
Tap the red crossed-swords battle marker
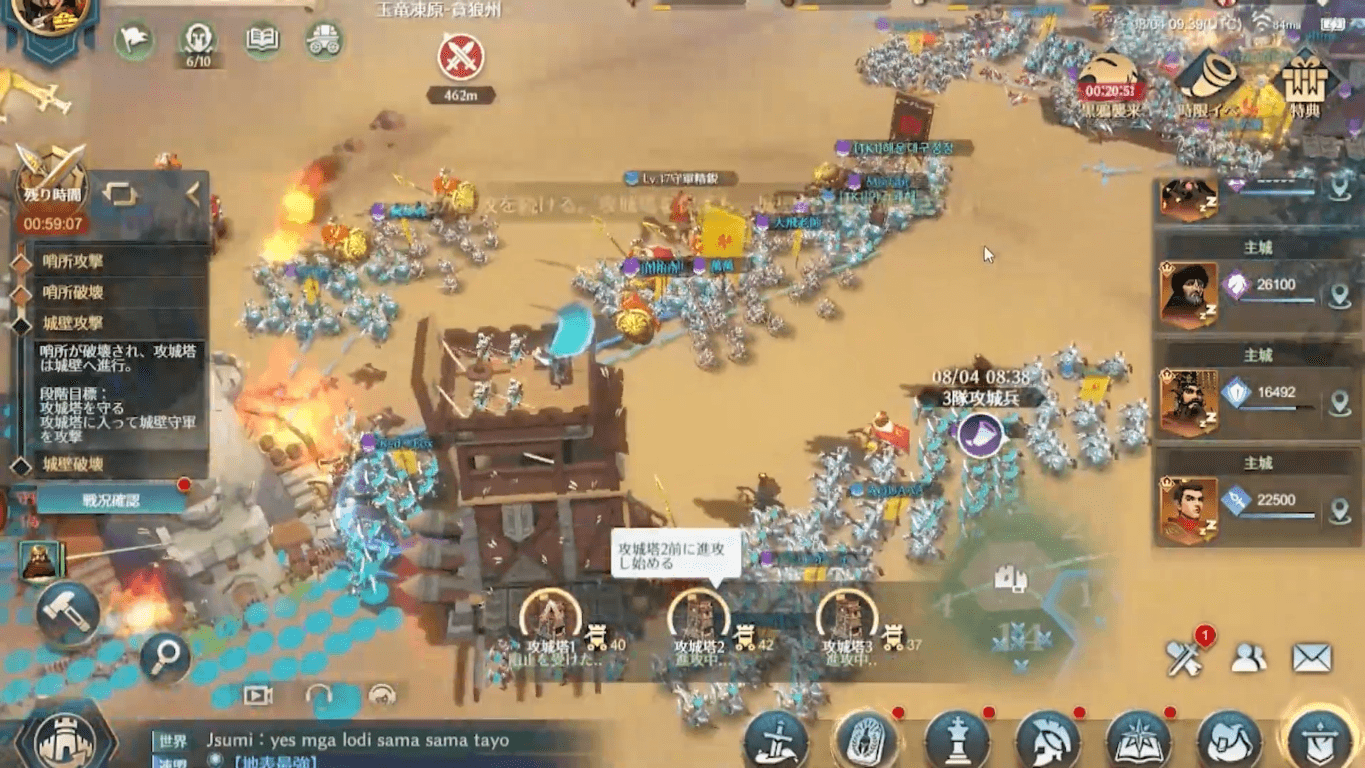(461, 57)
